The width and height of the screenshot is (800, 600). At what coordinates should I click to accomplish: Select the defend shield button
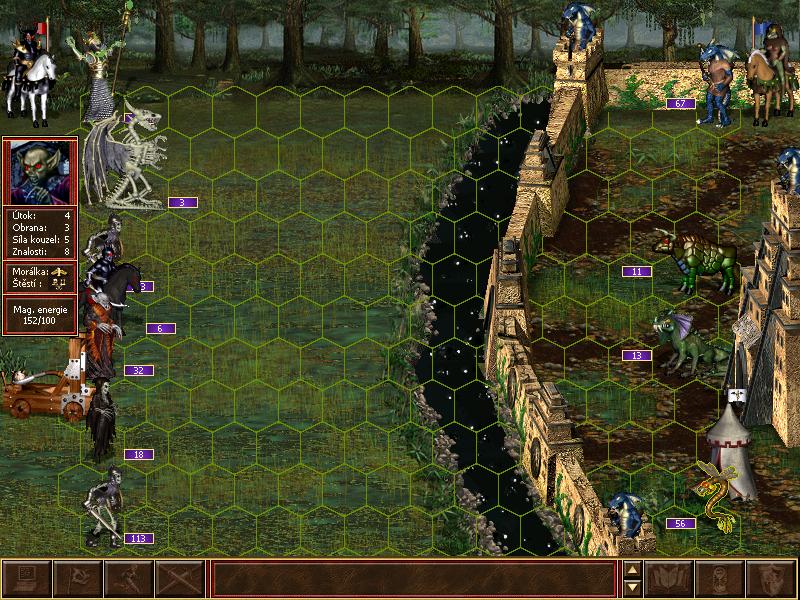tap(772, 579)
